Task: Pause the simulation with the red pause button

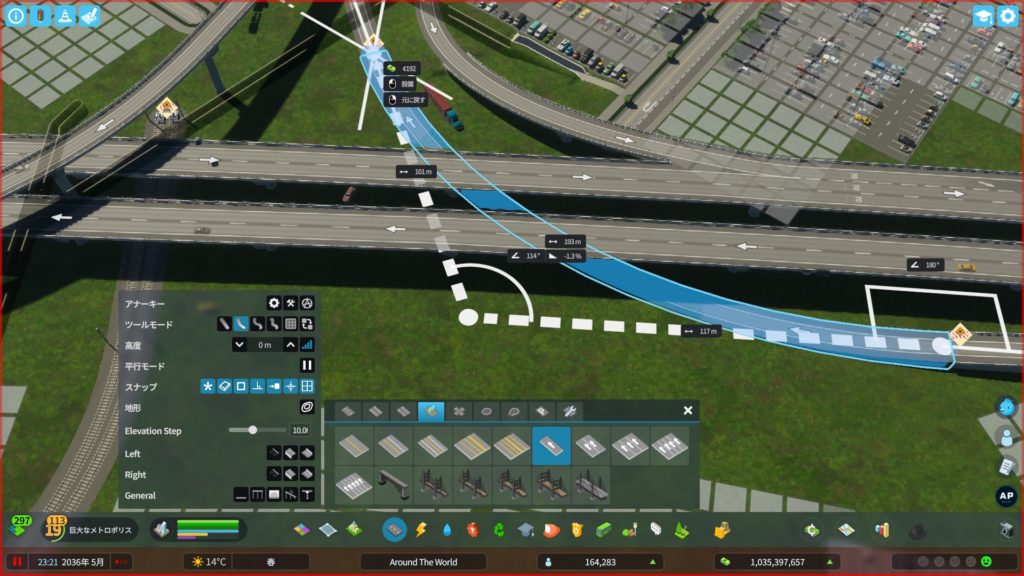Action: pyautogui.click(x=17, y=562)
